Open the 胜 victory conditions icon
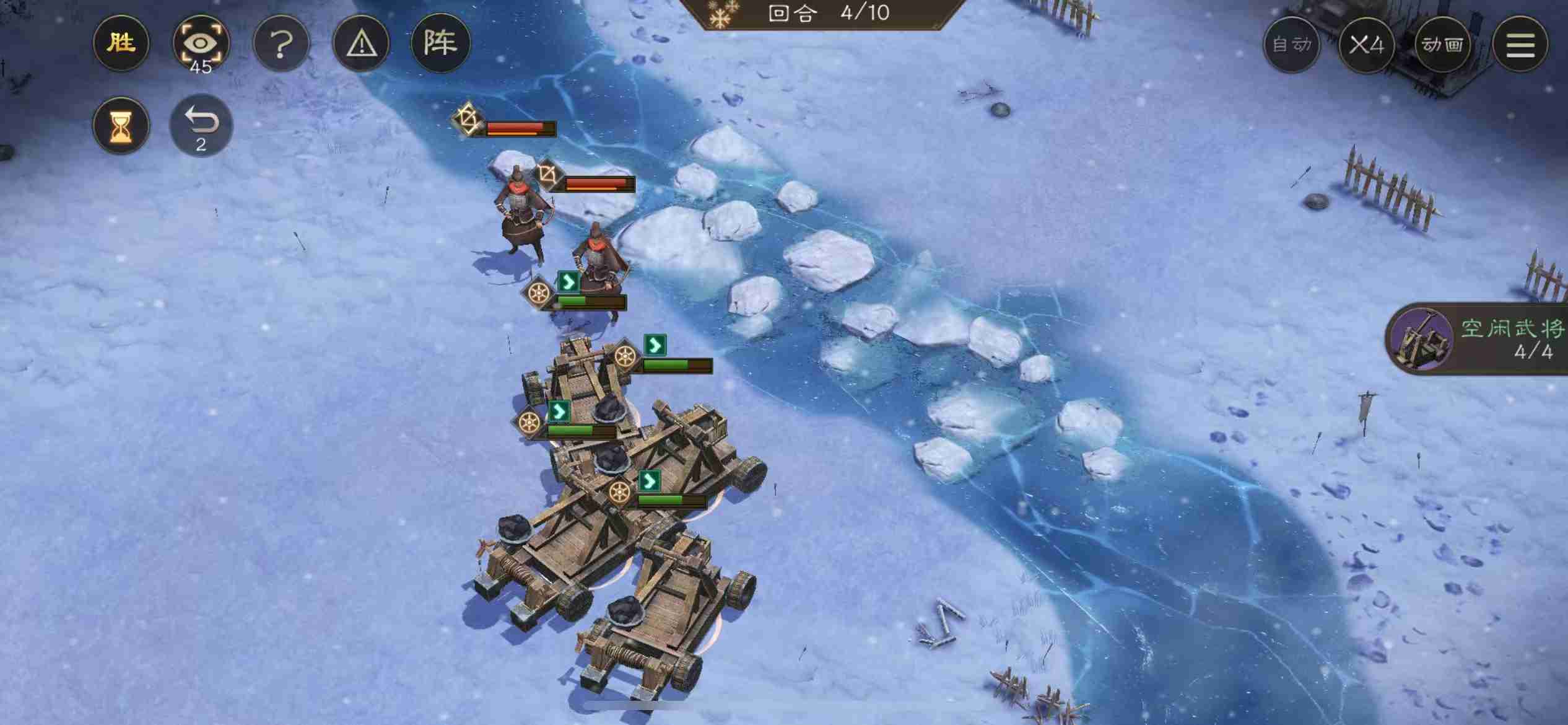 pyautogui.click(x=121, y=43)
